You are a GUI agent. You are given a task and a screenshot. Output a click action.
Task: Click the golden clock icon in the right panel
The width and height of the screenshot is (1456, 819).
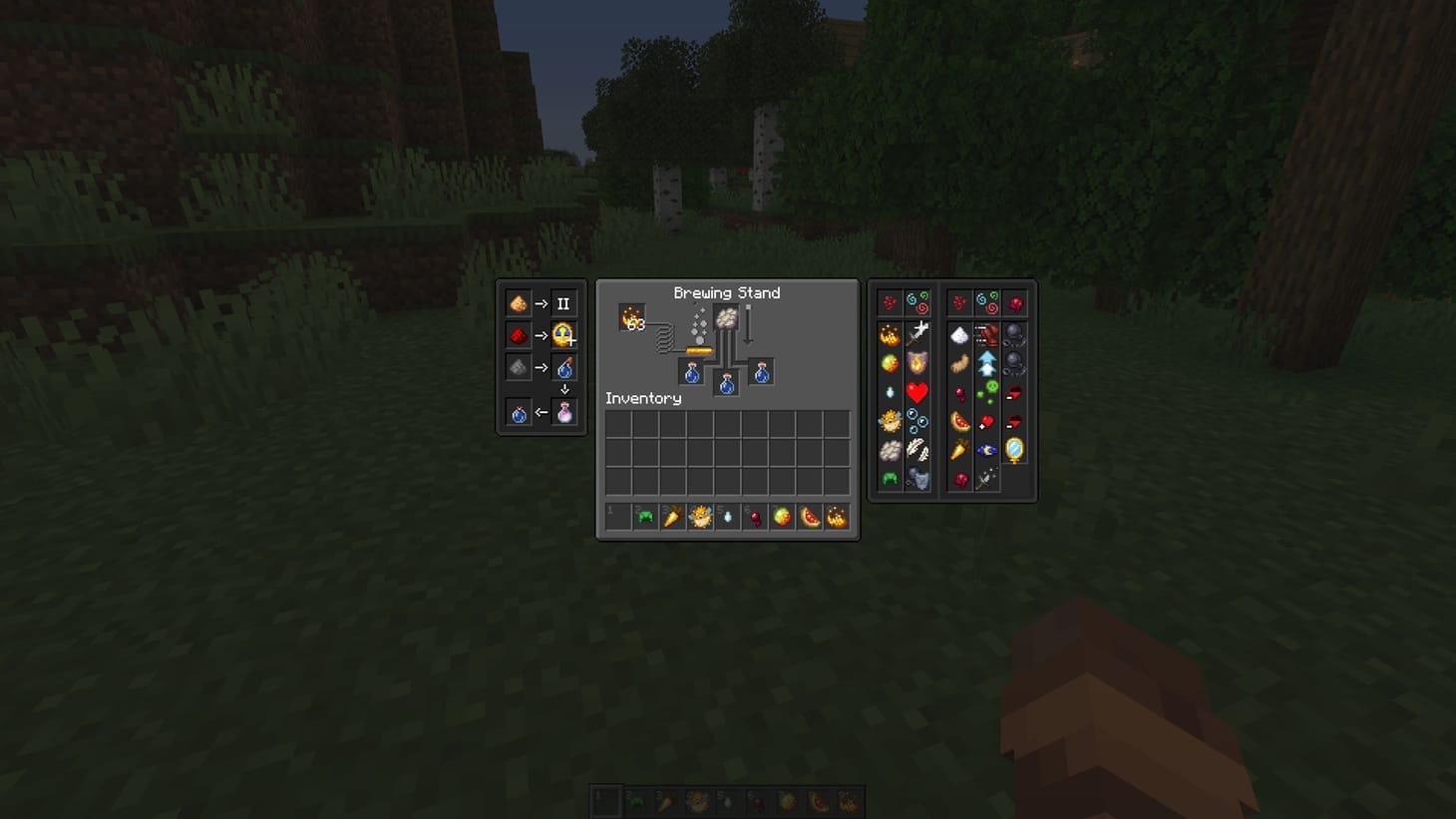[1014, 450]
